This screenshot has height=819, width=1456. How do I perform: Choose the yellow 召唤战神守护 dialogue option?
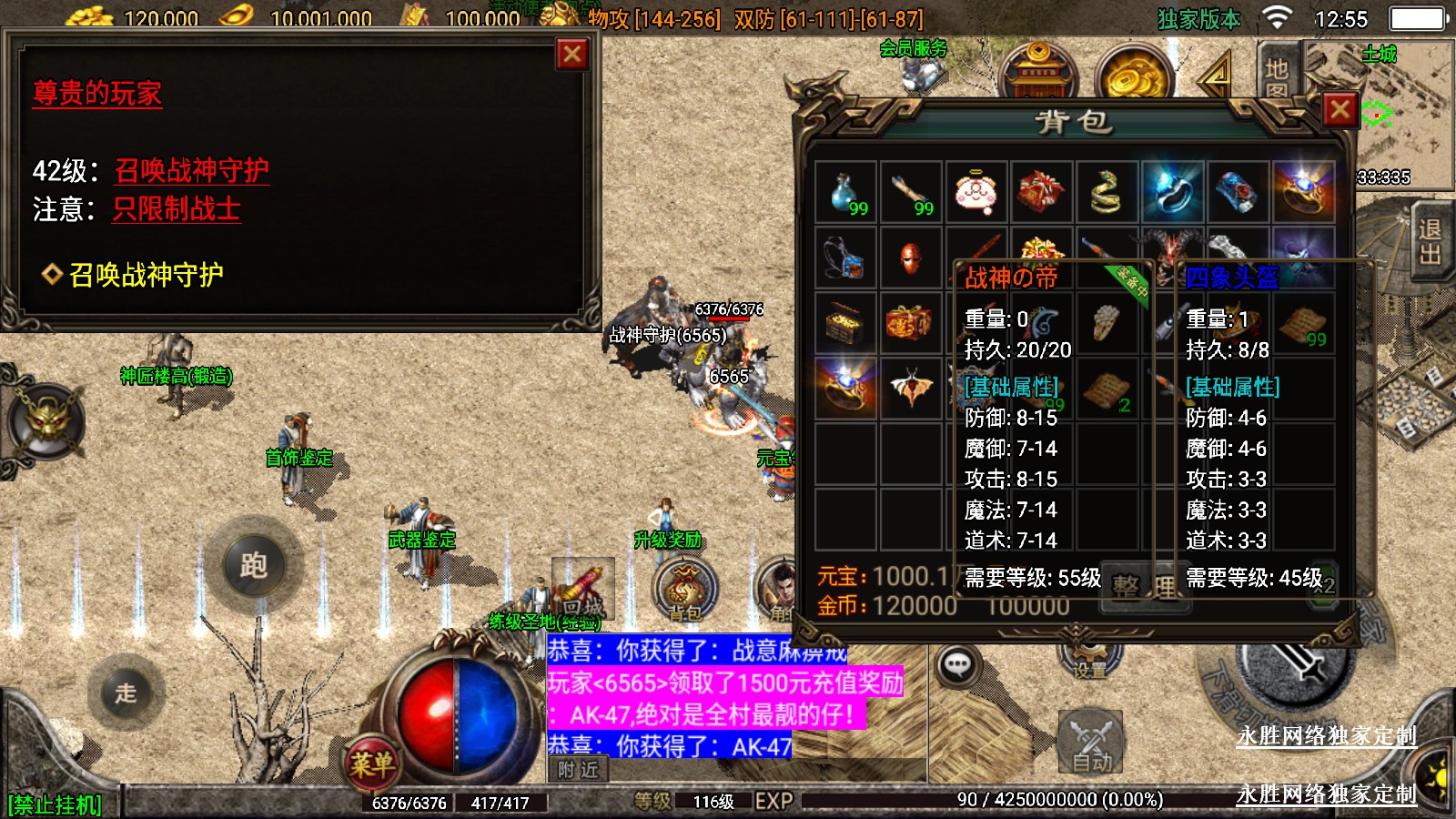click(146, 274)
